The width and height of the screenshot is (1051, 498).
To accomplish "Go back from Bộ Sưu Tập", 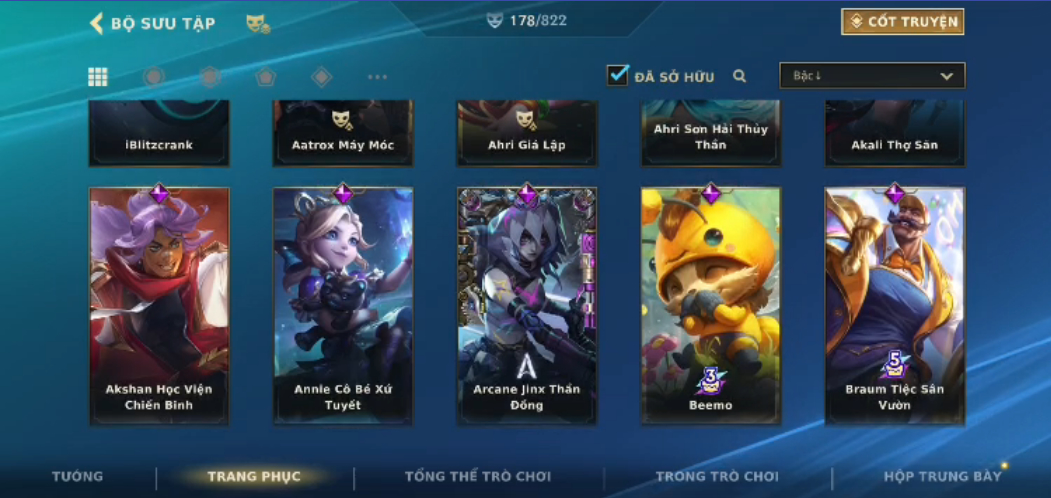I will pos(97,23).
